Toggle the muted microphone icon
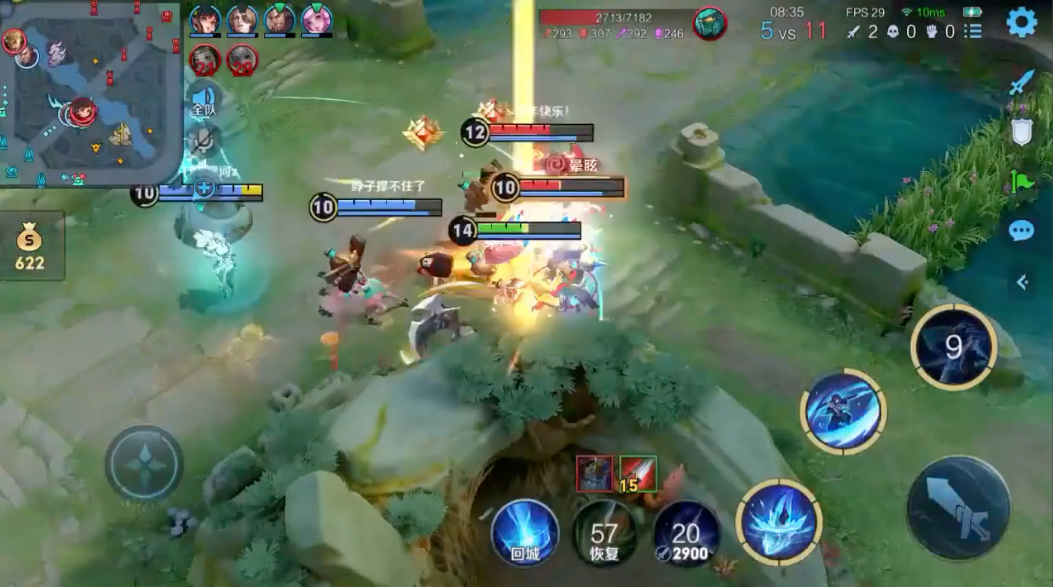 coord(203,139)
